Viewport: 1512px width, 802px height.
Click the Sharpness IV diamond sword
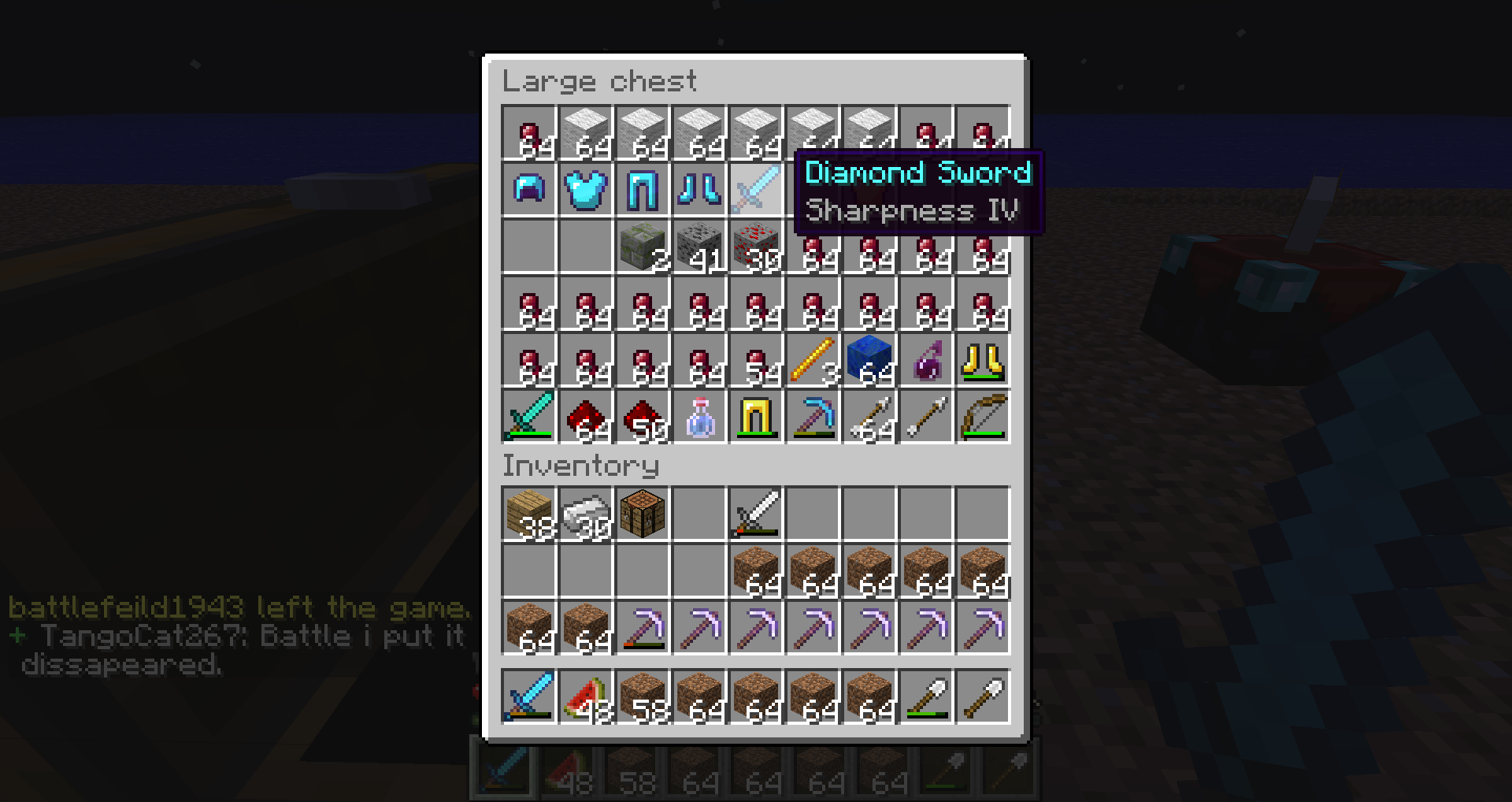click(756, 190)
